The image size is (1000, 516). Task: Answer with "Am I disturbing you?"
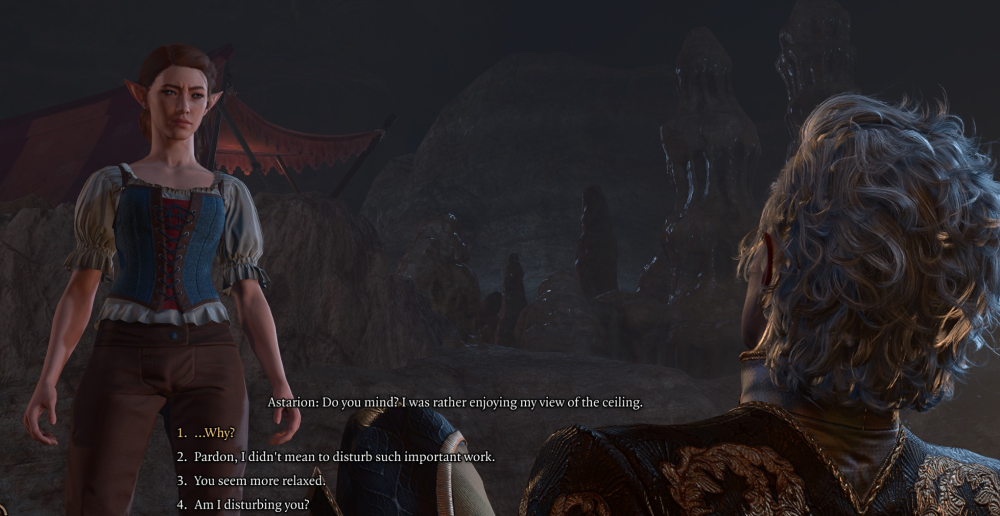pos(251,505)
